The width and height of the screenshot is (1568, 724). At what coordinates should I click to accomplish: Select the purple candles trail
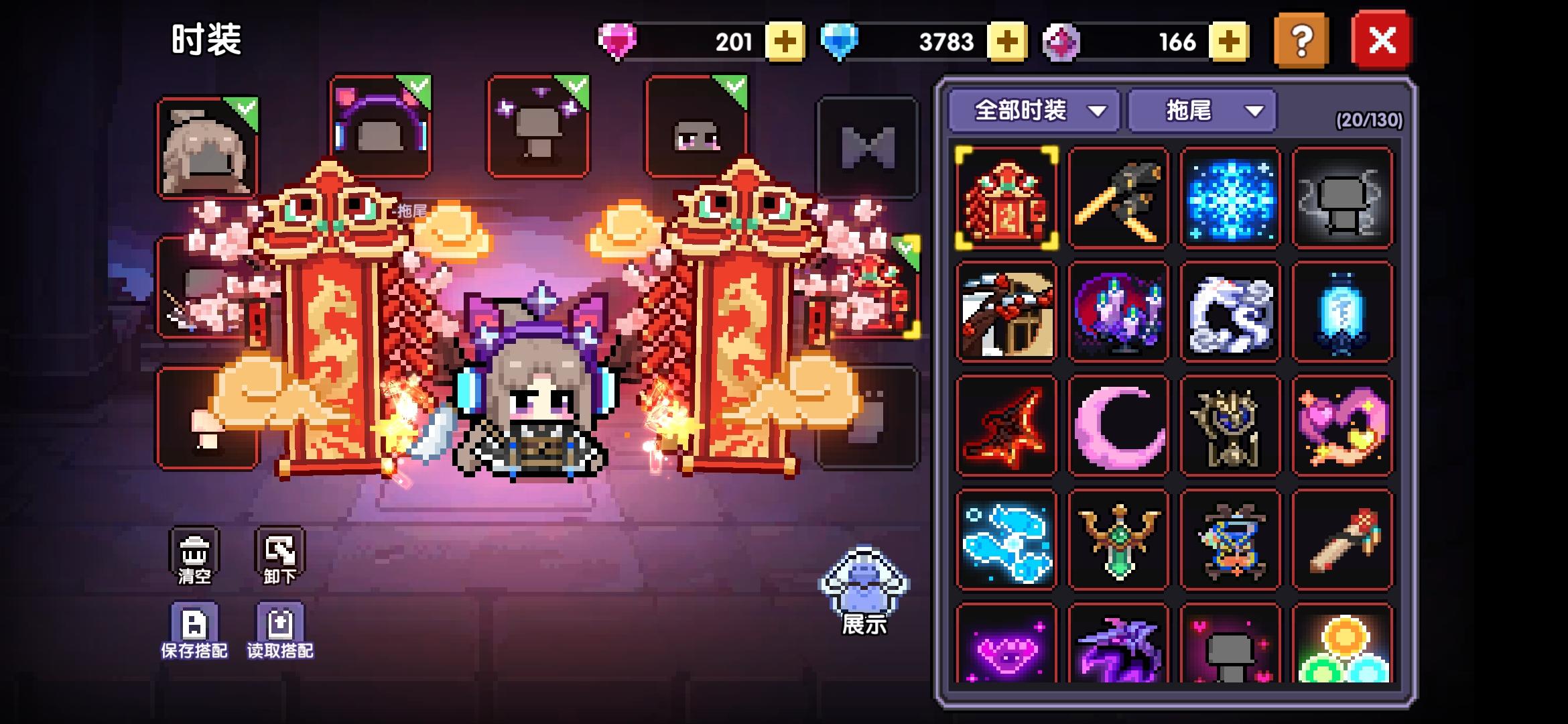click(x=1118, y=312)
